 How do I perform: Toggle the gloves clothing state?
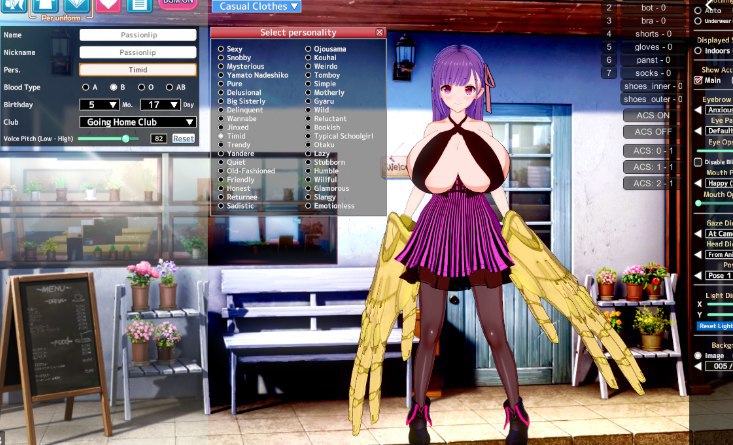coord(653,46)
